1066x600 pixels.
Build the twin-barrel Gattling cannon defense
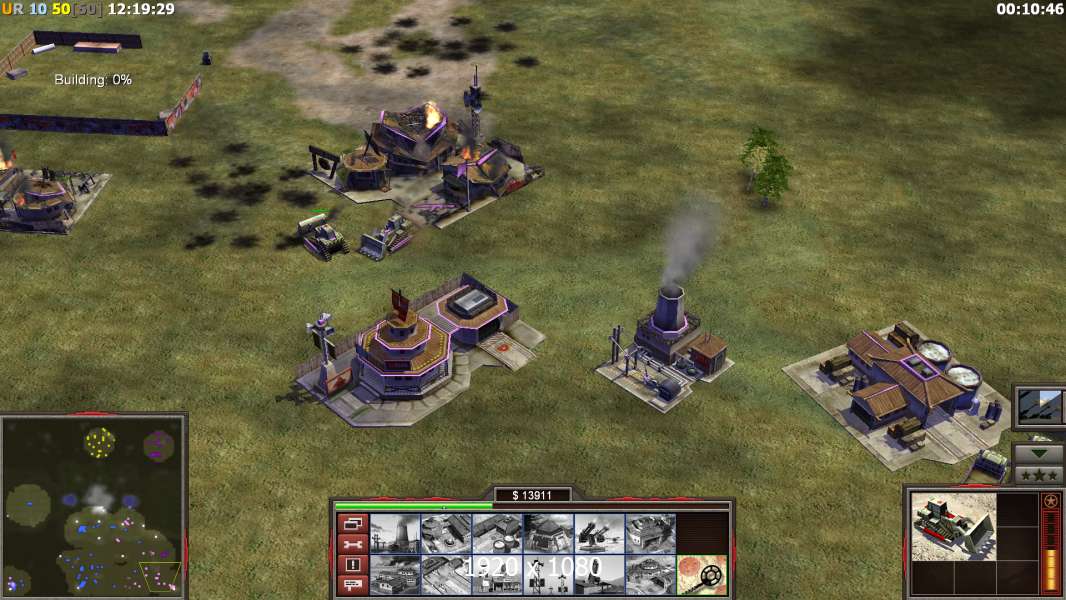coord(599,533)
